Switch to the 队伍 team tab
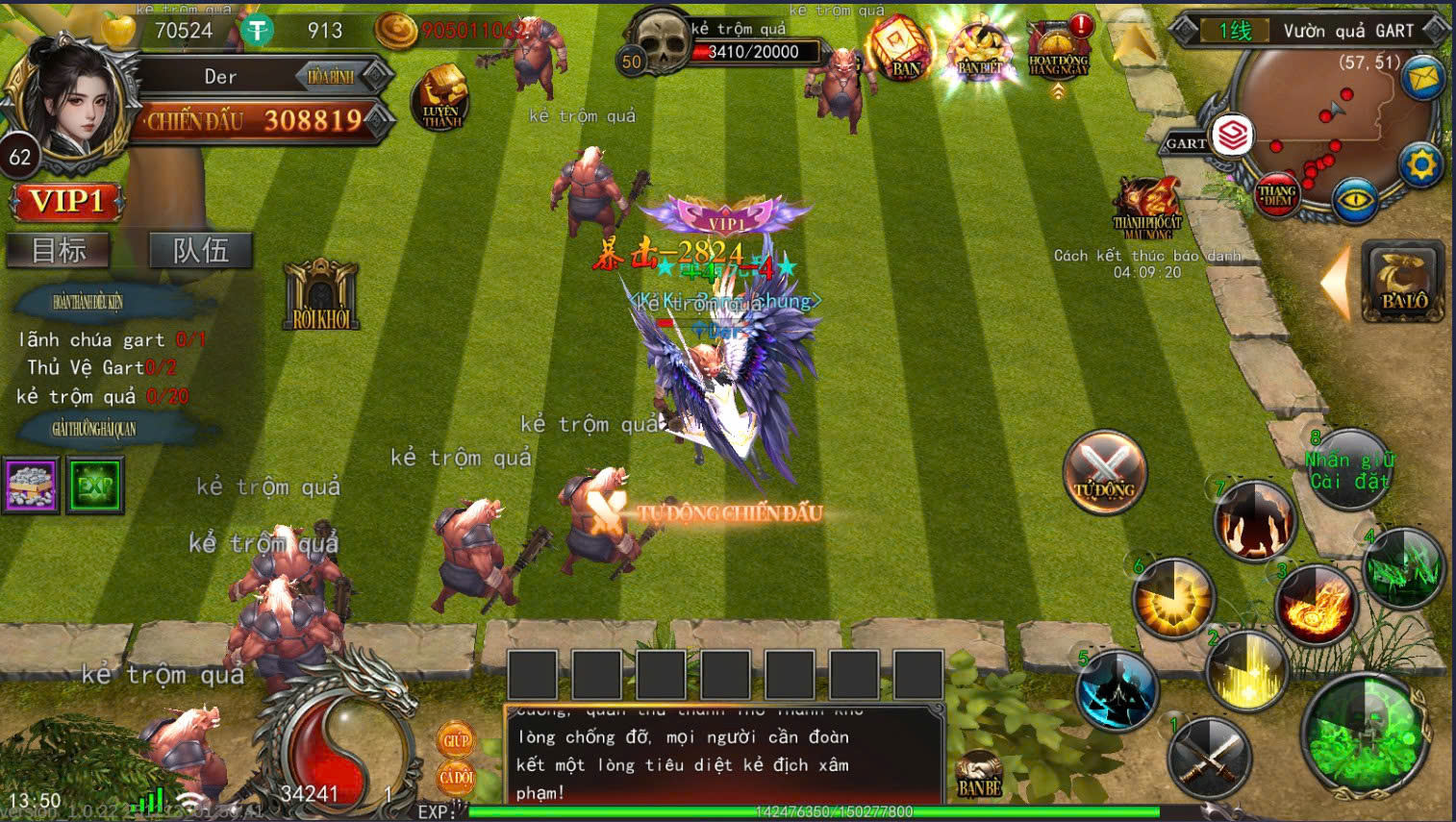This screenshot has width=1456, height=822. [201, 251]
